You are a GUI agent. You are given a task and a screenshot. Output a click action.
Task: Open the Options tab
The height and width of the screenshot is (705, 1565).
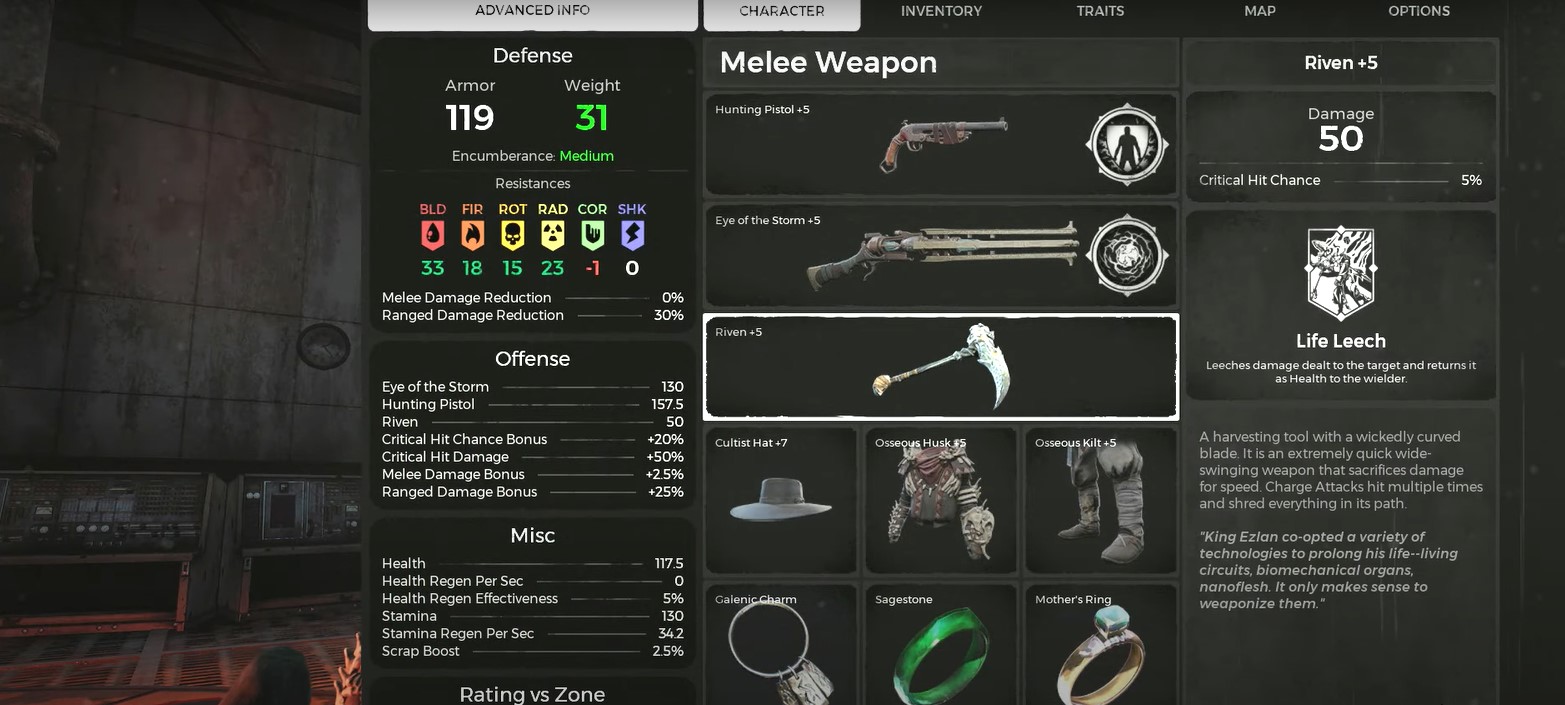1418,11
